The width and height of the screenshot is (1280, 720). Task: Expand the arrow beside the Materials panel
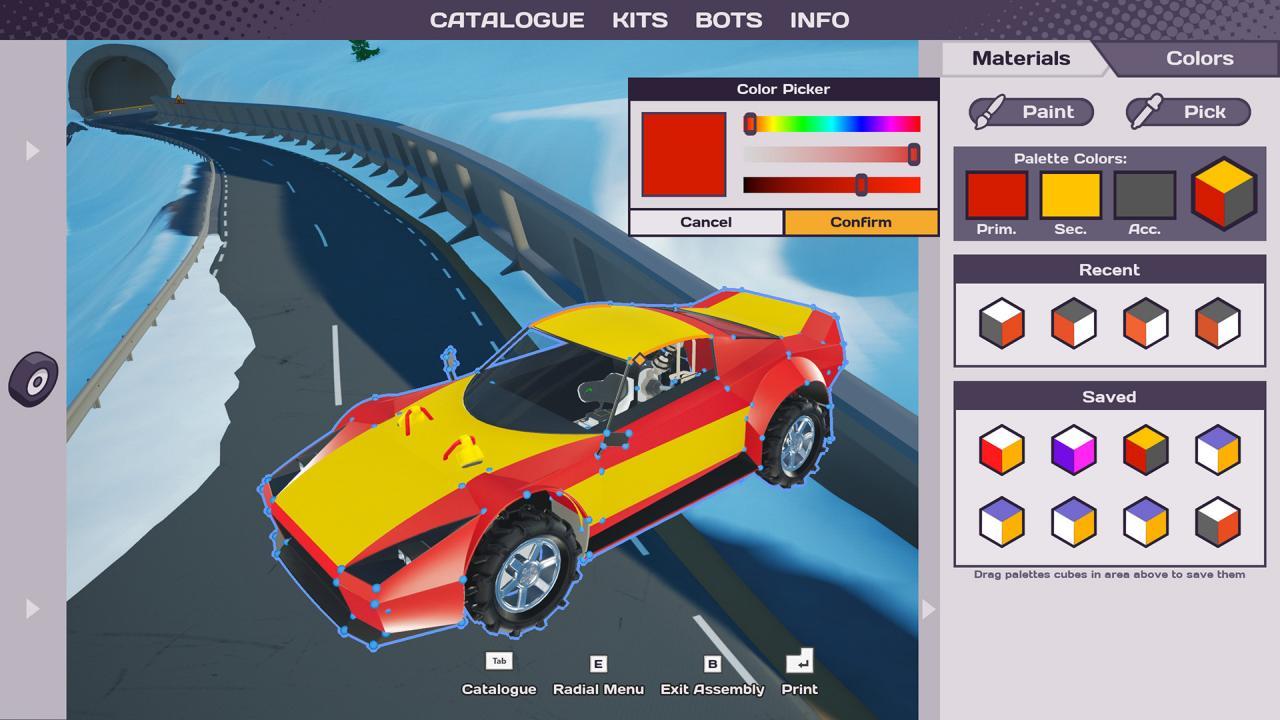928,608
